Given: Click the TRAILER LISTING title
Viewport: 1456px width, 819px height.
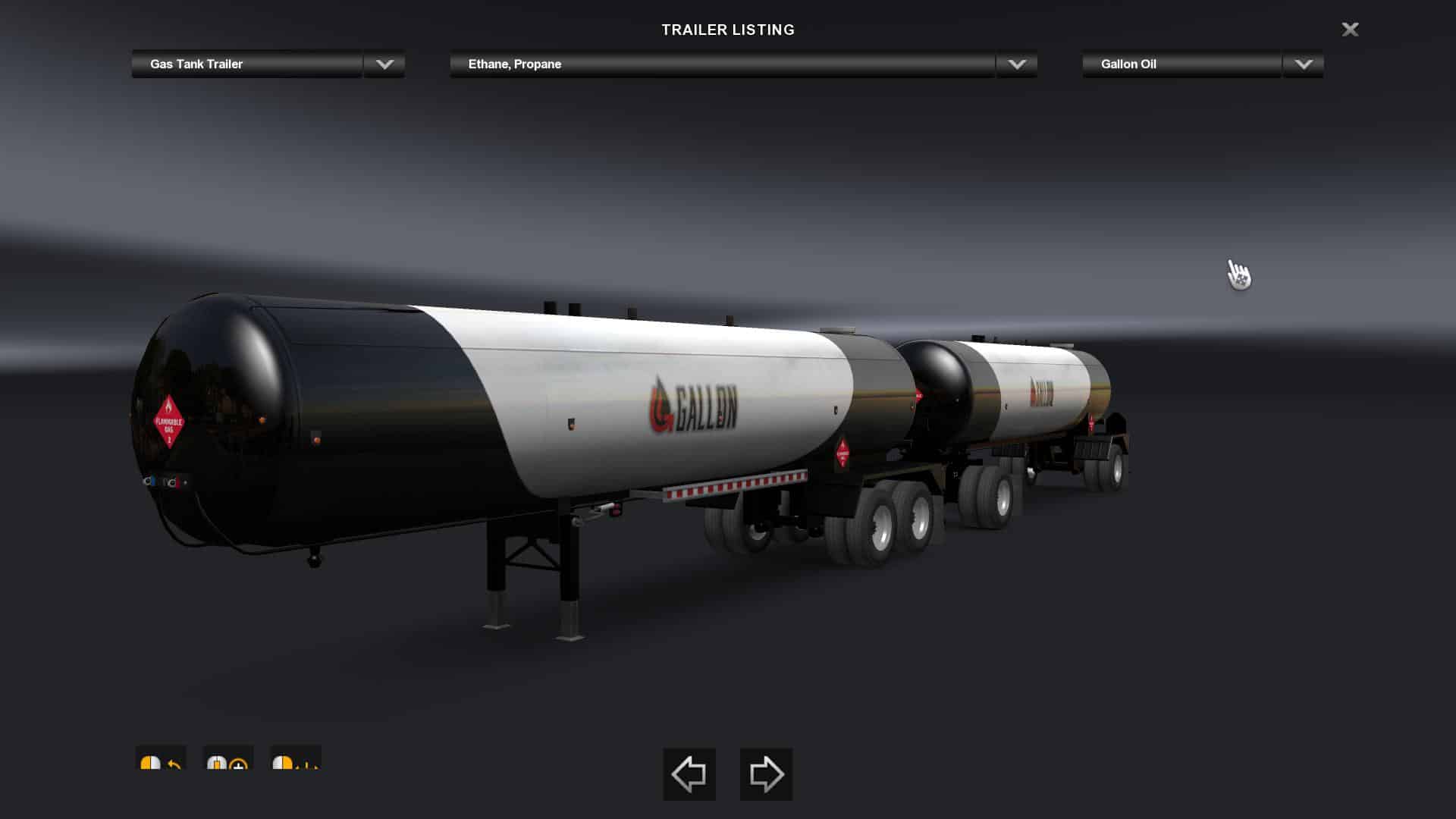Looking at the screenshot, I should pyautogui.click(x=728, y=30).
